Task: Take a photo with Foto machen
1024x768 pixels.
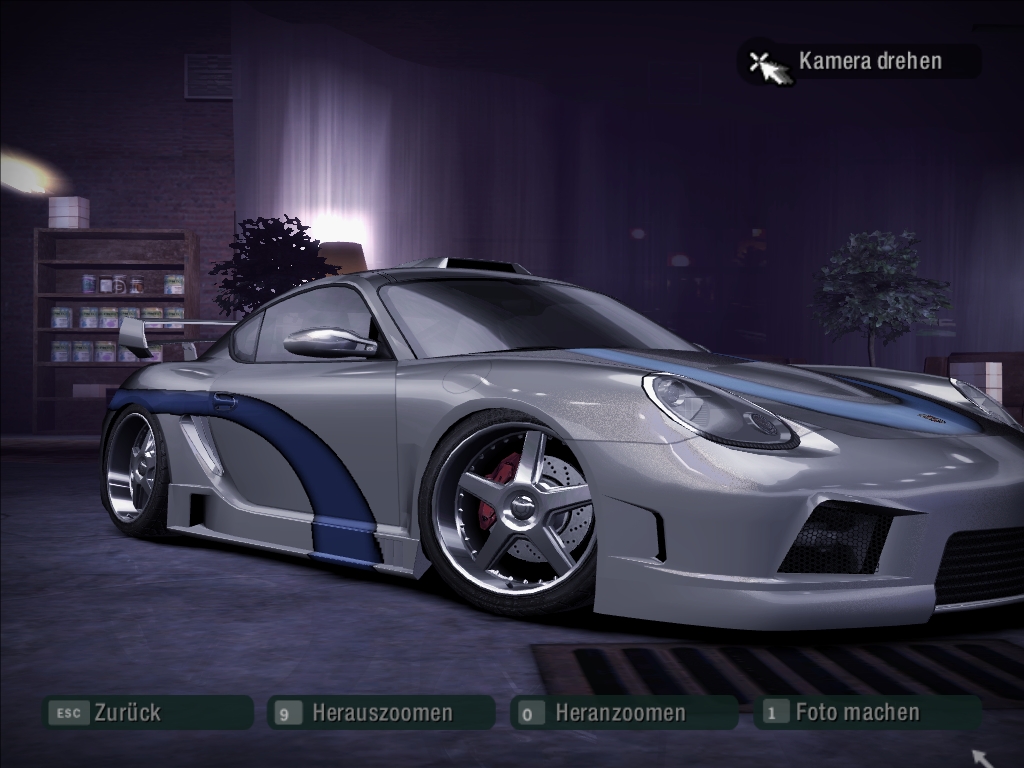Action: (x=866, y=713)
